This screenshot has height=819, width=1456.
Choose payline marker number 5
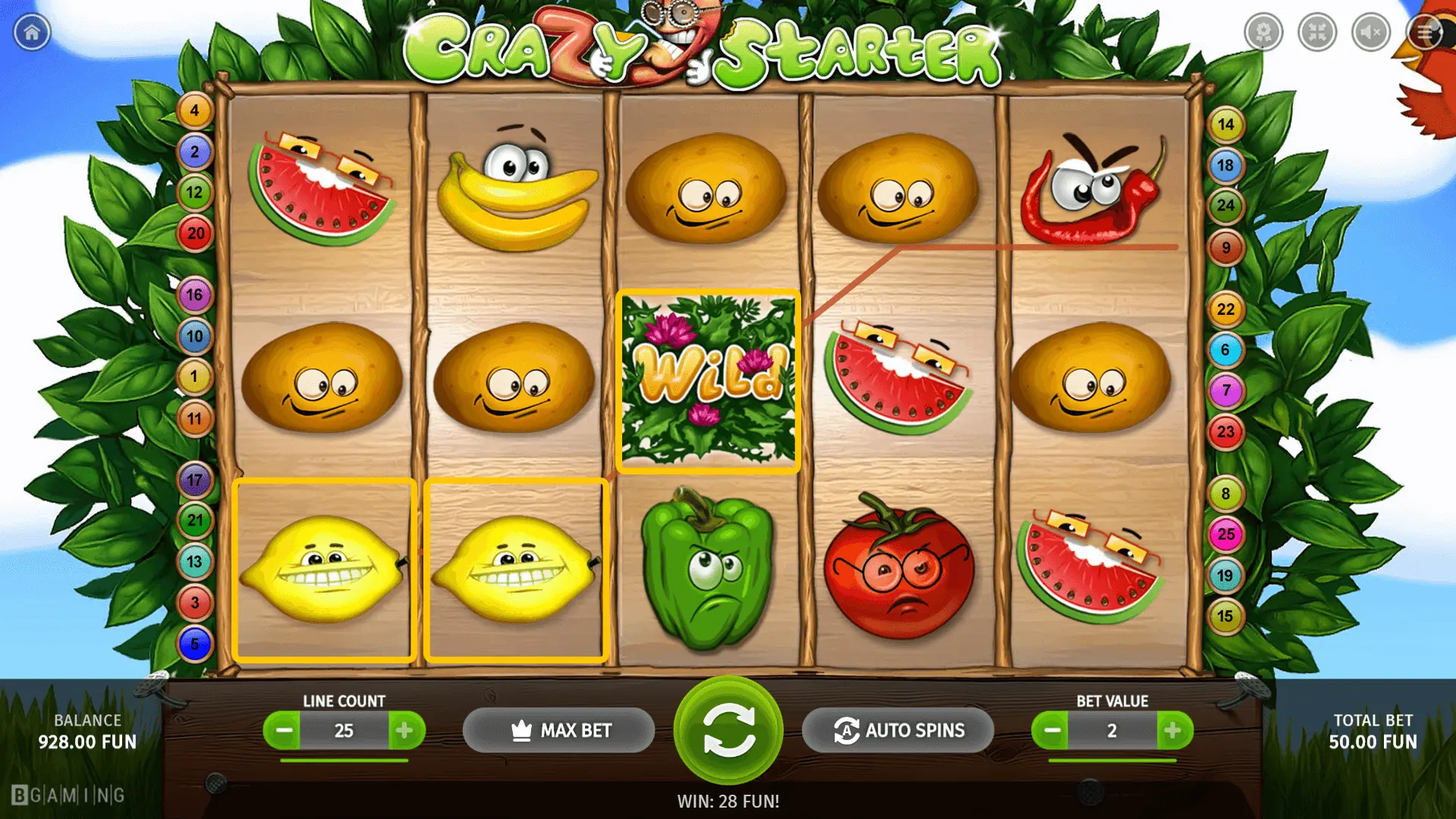point(194,644)
